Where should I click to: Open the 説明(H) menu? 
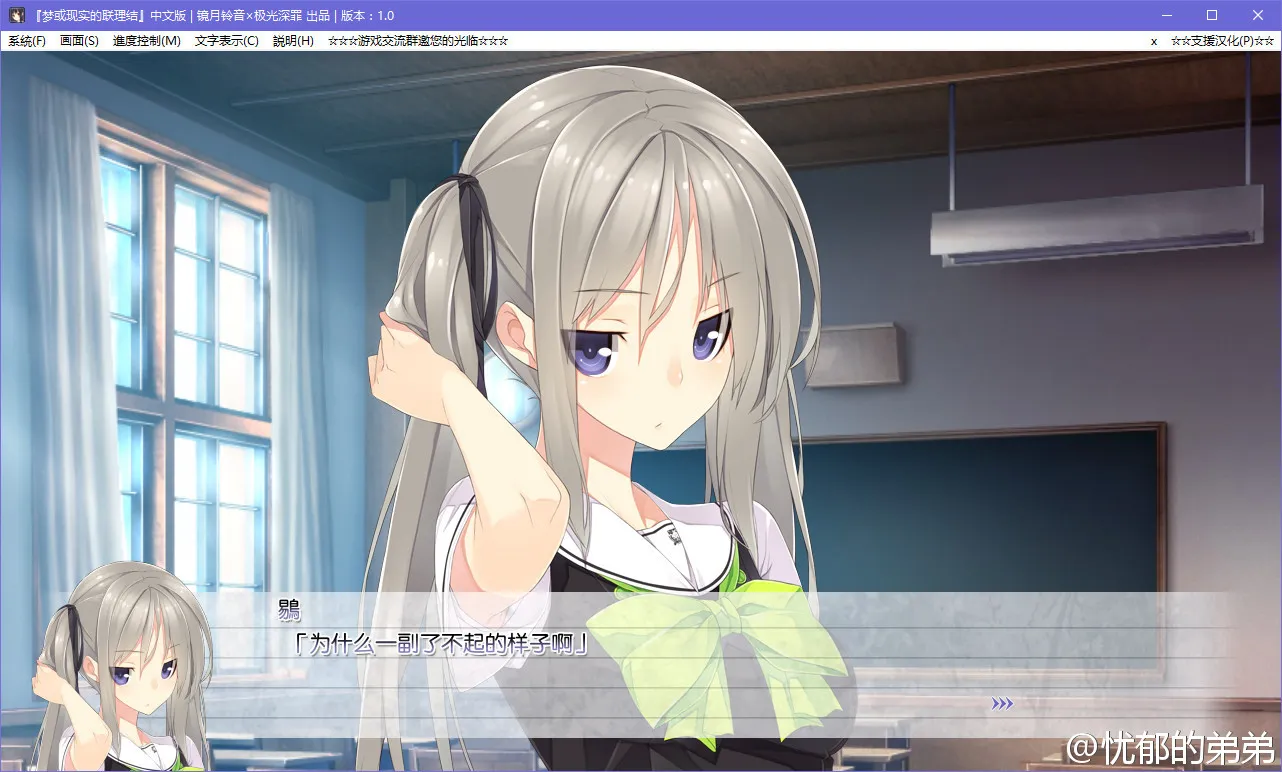(x=293, y=41)
